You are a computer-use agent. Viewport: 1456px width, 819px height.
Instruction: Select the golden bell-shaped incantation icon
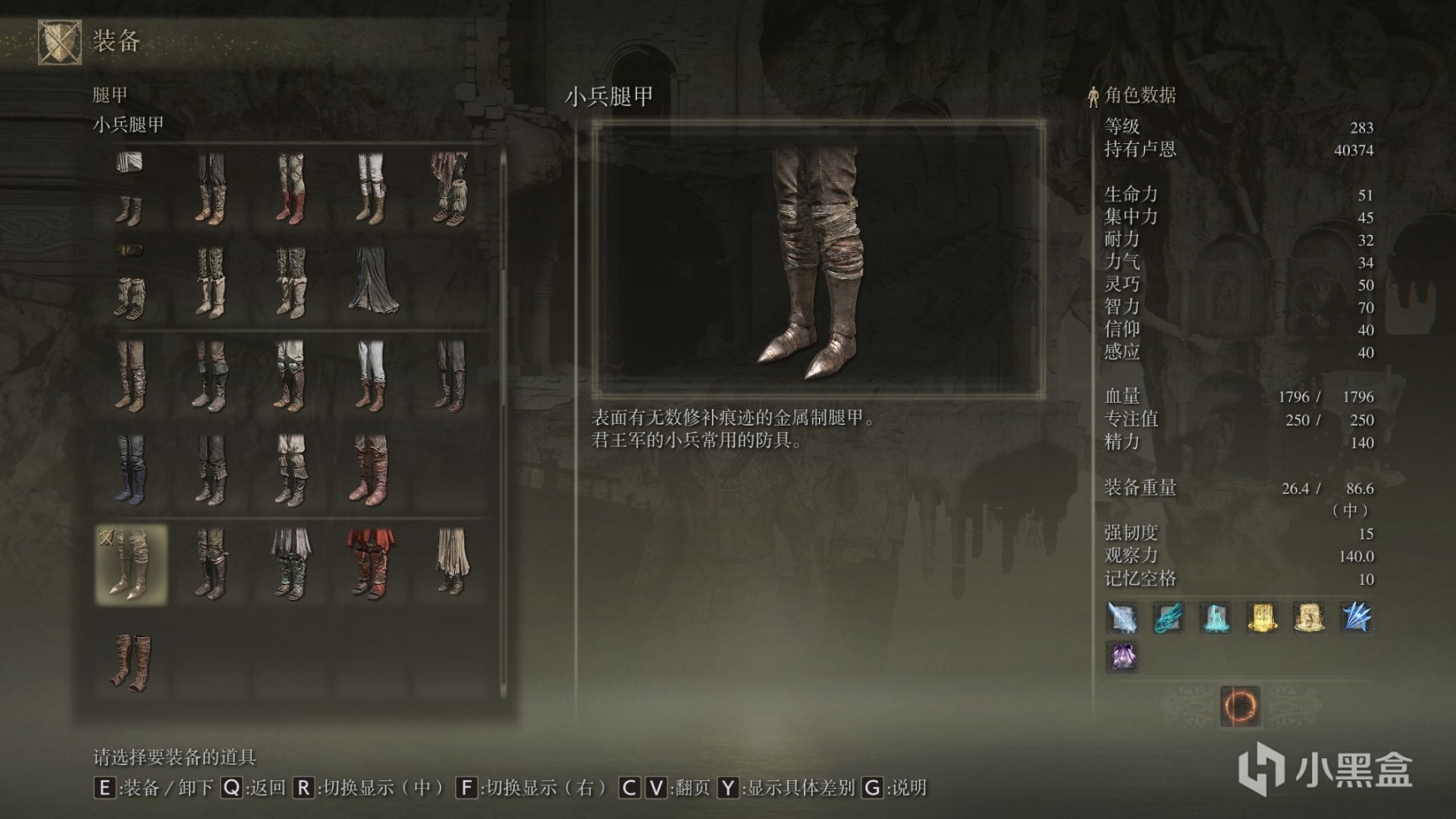click(x=1262, y=618)
